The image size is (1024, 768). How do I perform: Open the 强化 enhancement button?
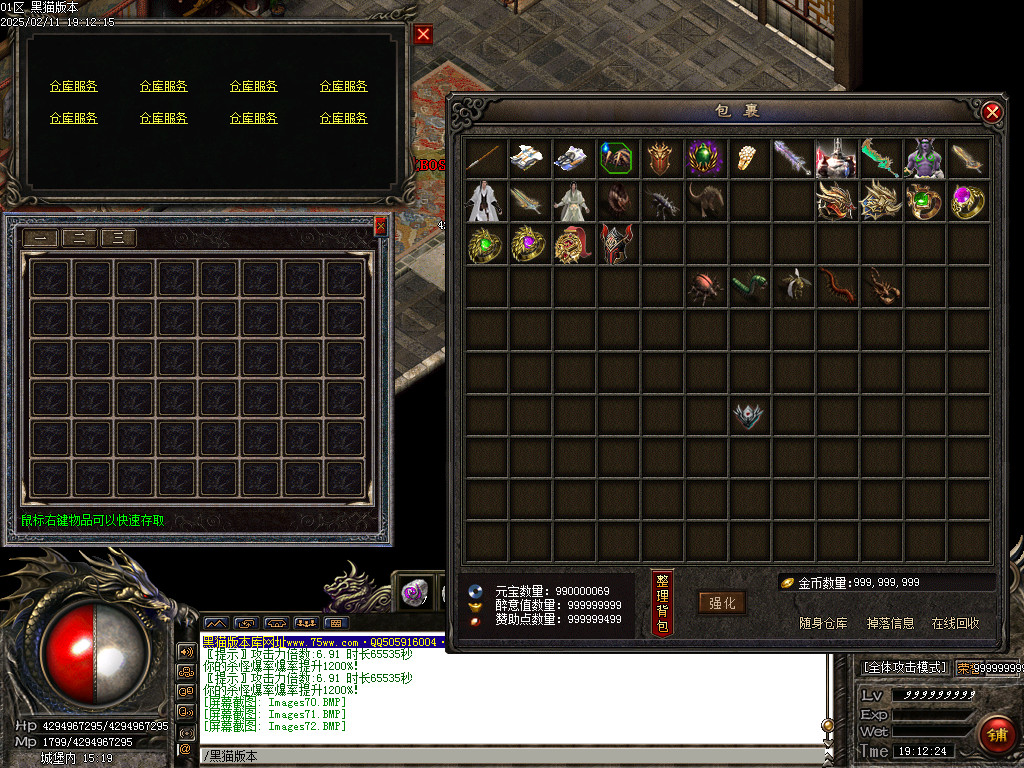(722, 602)
